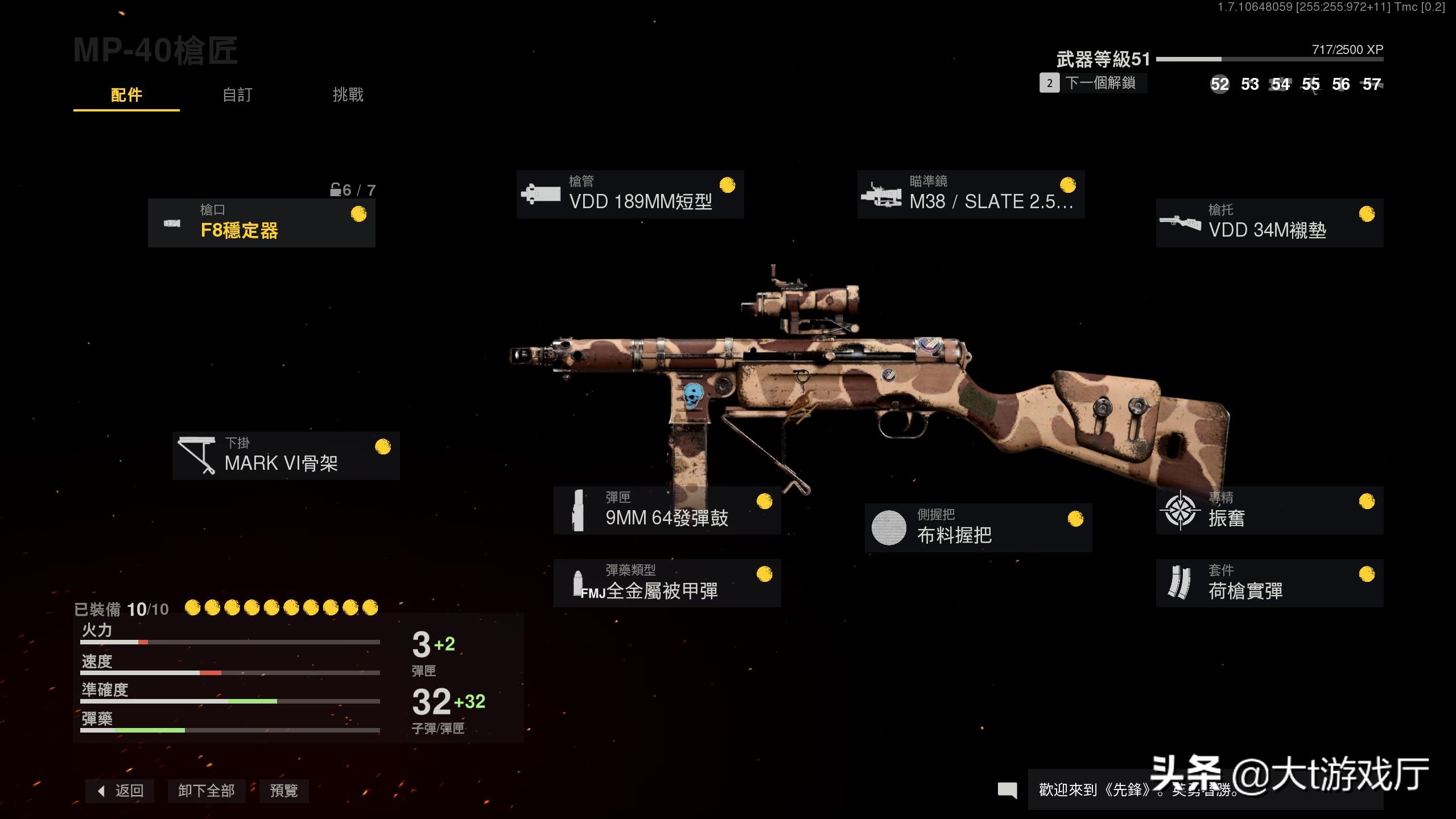Open the 自訂 customize tab
This screenshot has width=1456, height=819.
pyautogui.click(x=237, y=95)
